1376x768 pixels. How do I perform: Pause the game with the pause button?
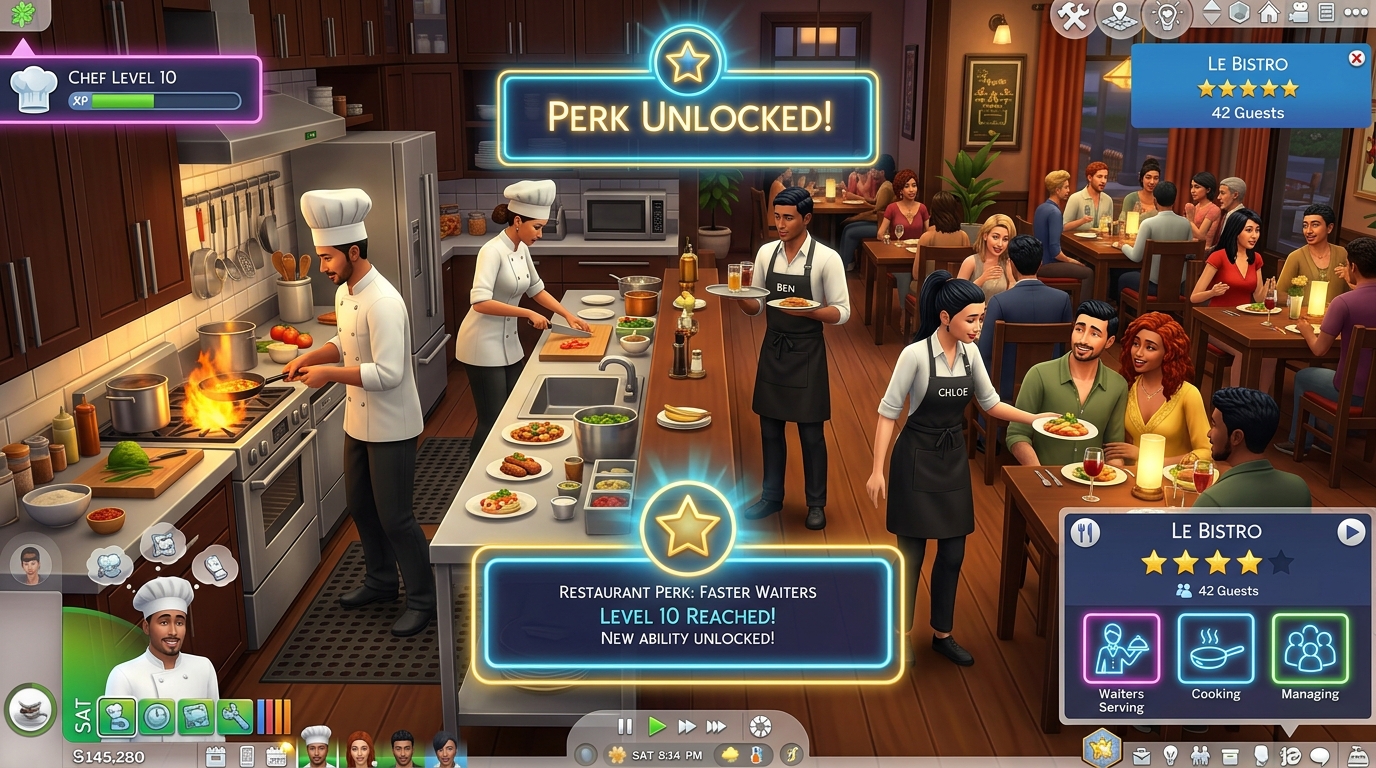coord(623,727)
